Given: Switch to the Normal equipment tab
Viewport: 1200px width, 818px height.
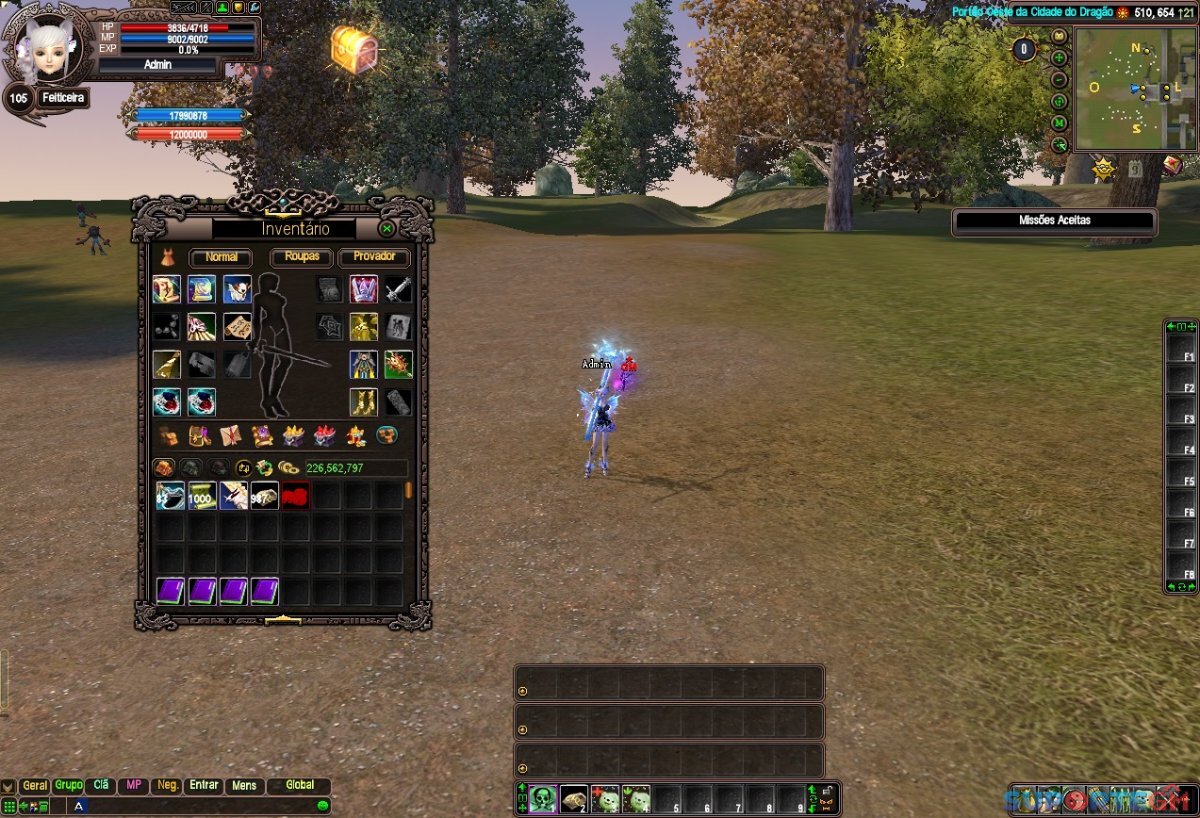Looking at the screenshot, I should pyautogui.click(x=221, y=257).
